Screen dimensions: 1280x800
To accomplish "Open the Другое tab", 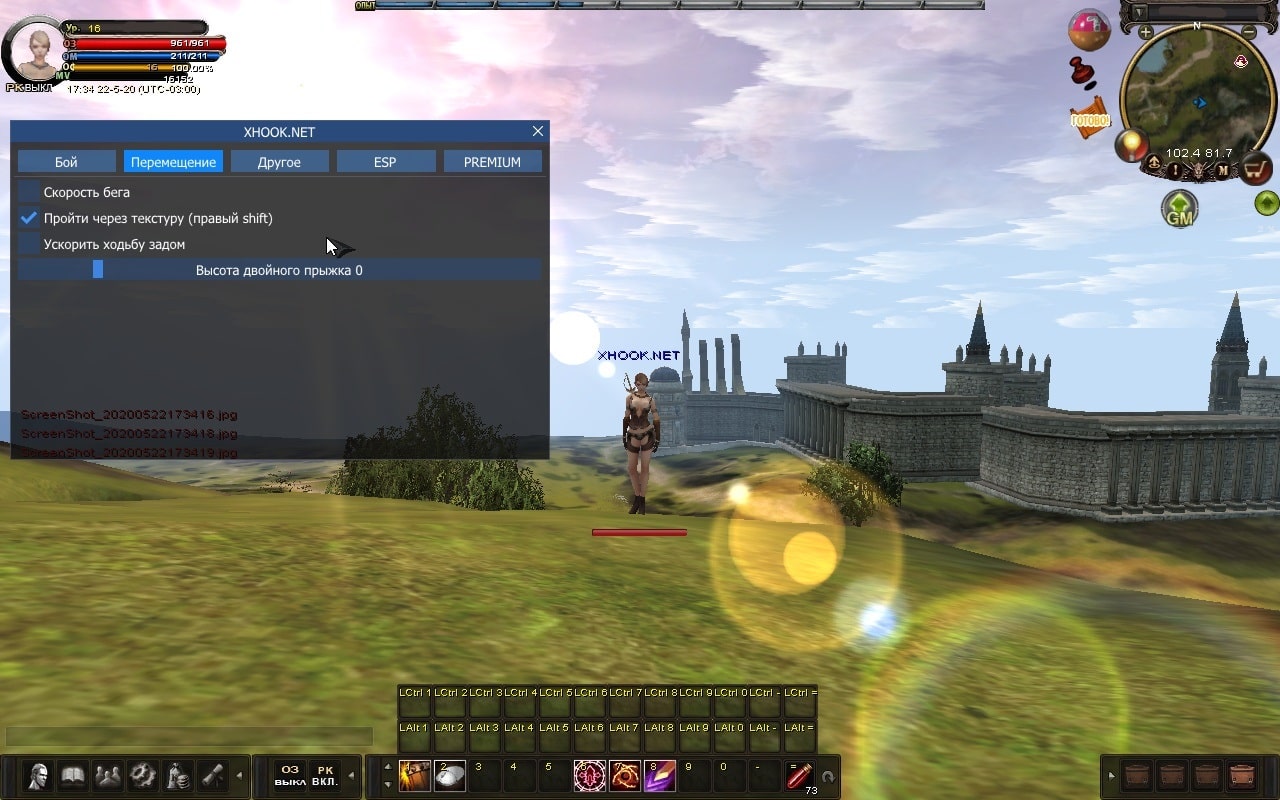I will click(x=279, y=162).
